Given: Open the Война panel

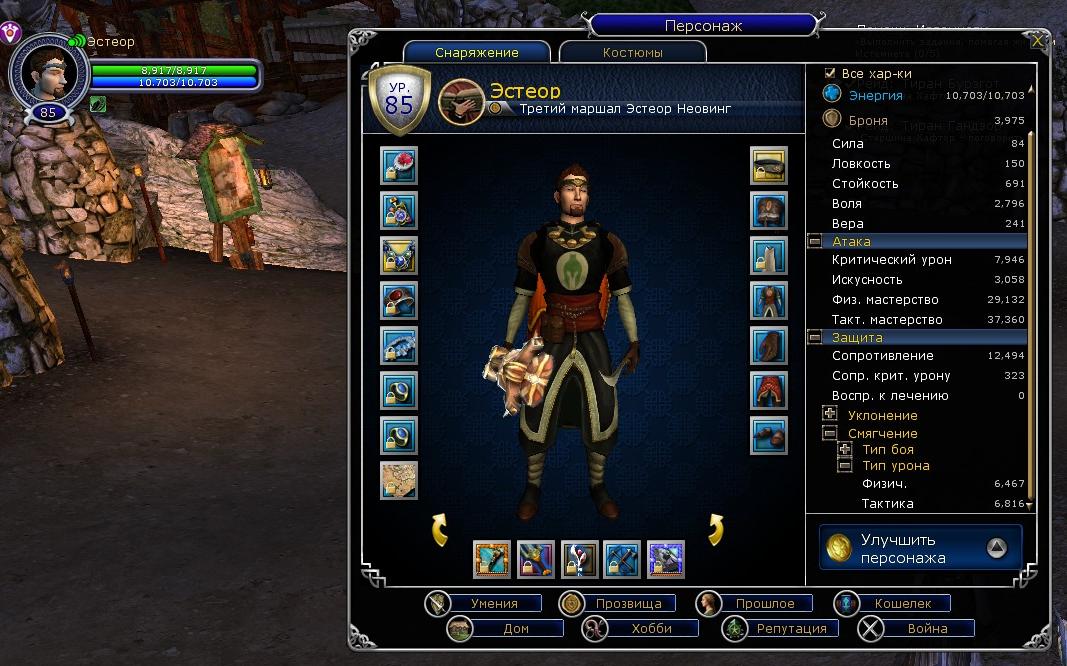Looking at the screenshot, I should [927, 628].
